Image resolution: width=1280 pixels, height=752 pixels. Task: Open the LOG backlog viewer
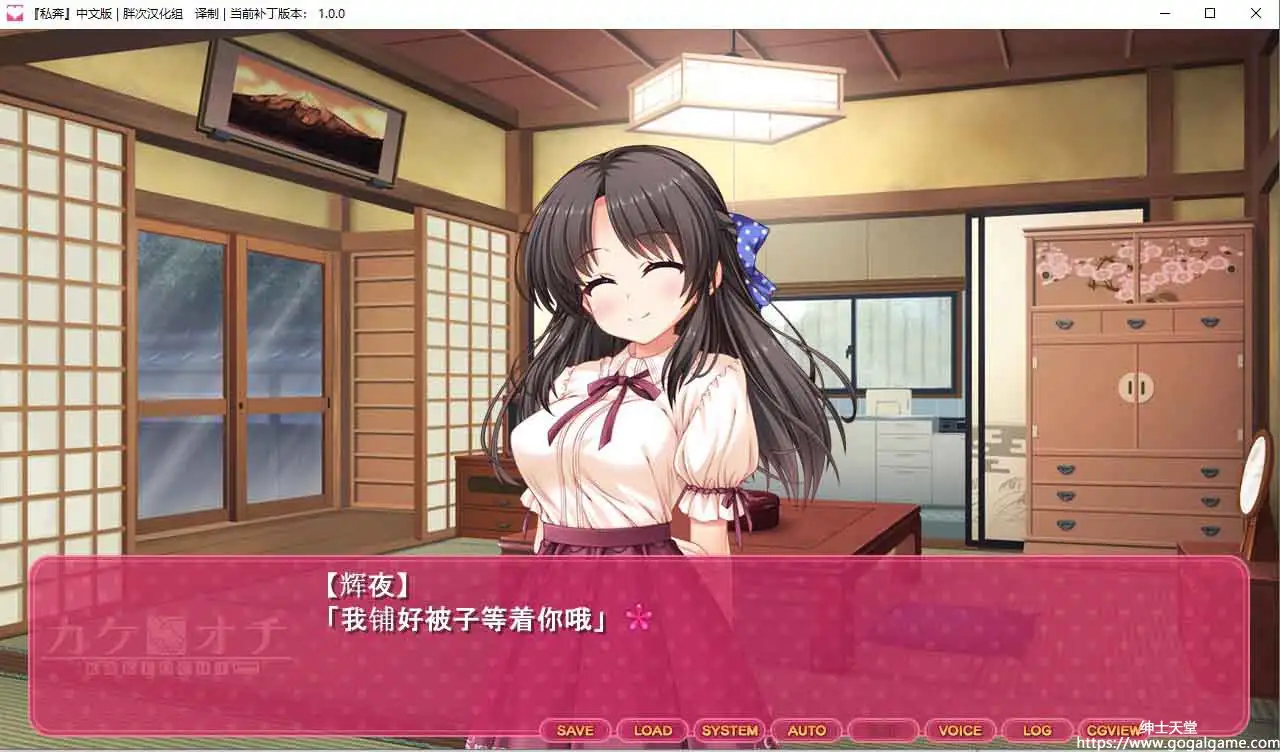coord(1037,730)
